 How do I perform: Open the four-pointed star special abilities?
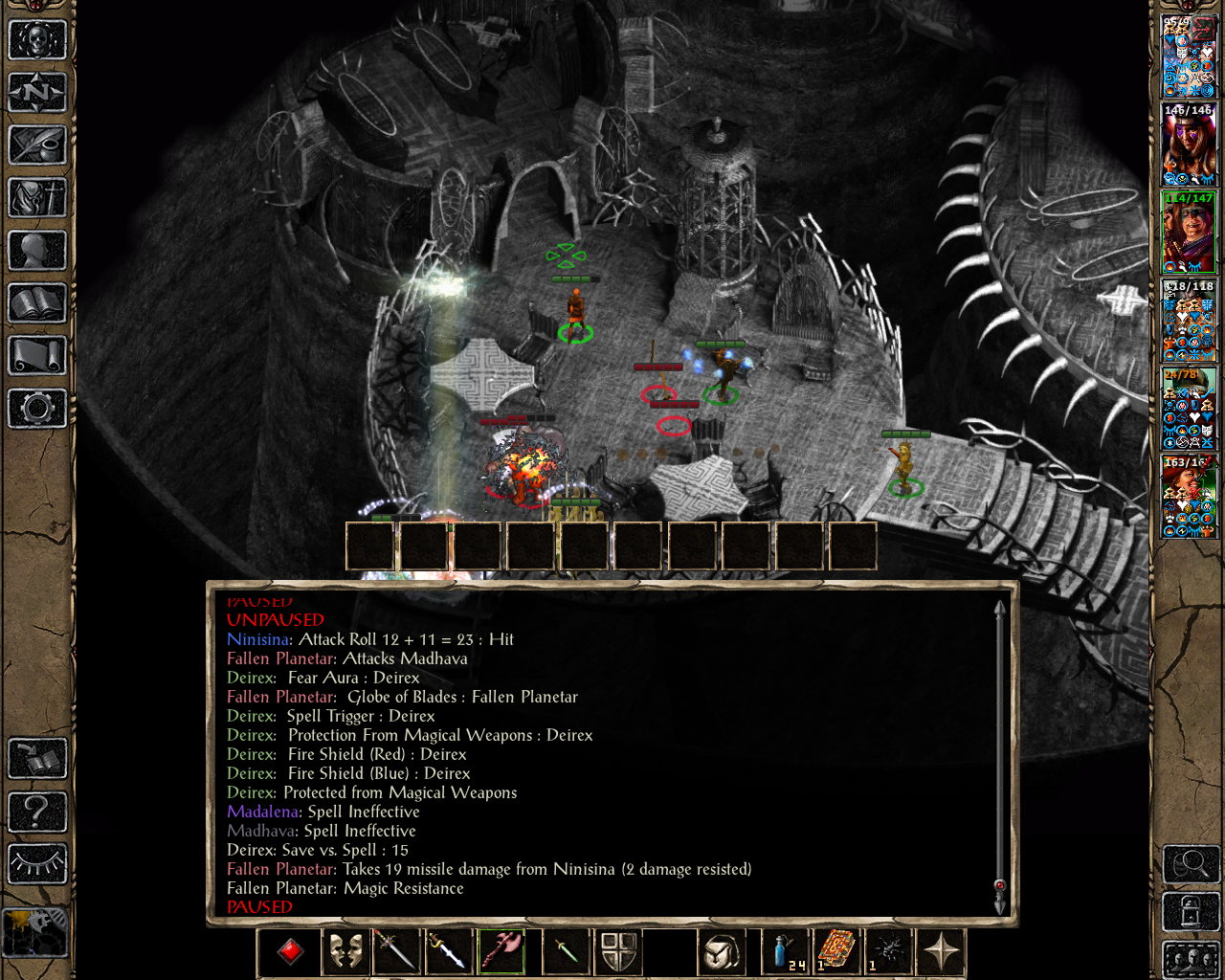tap(942, 951)
